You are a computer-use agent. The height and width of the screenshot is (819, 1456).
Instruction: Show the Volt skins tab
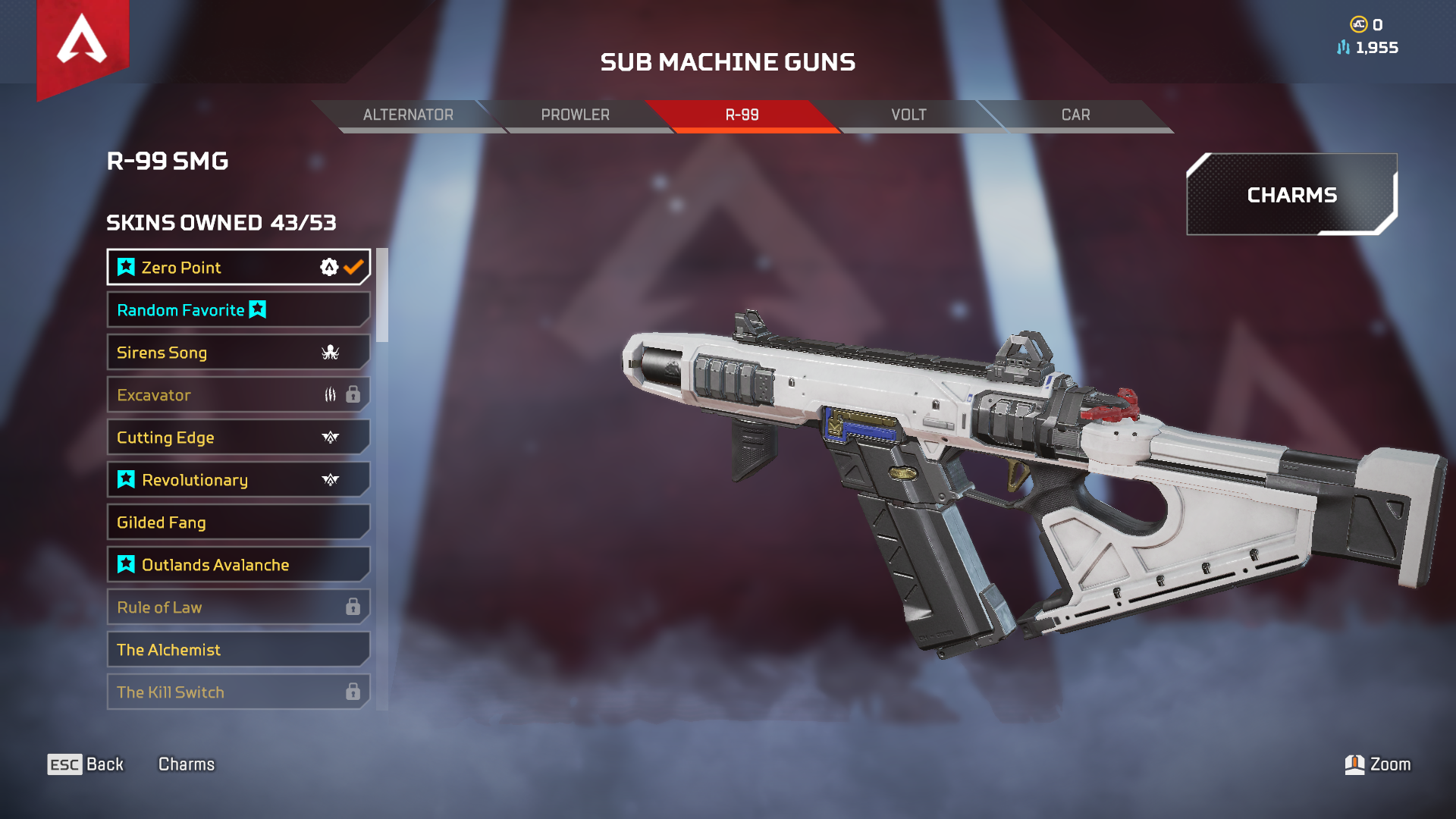click(x=908, y=115)
